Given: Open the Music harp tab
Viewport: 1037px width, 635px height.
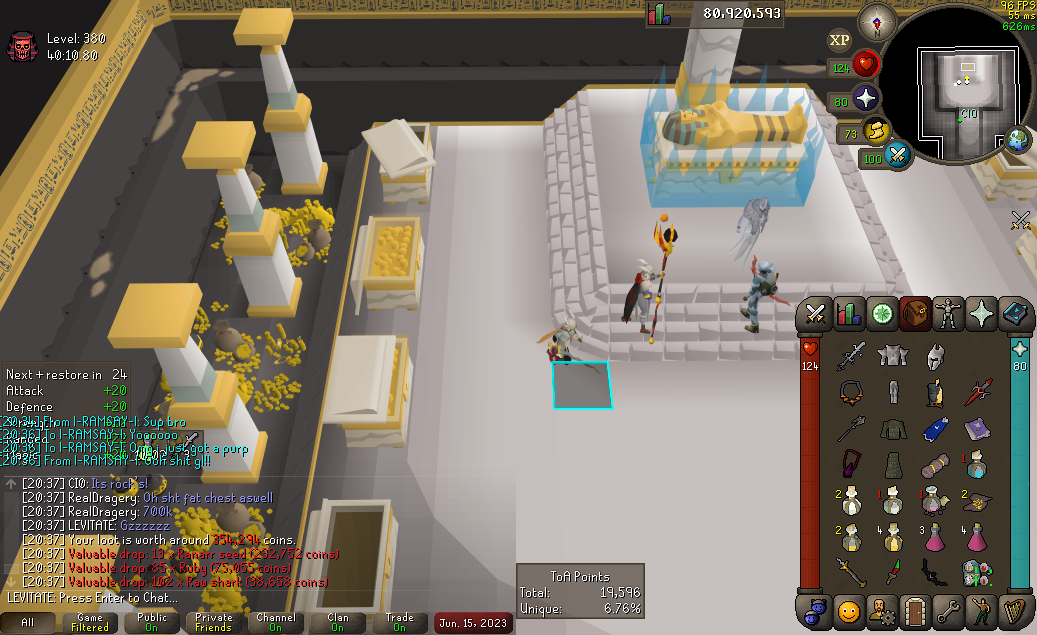Looking at the screenshot, I should coord(1015,609).
